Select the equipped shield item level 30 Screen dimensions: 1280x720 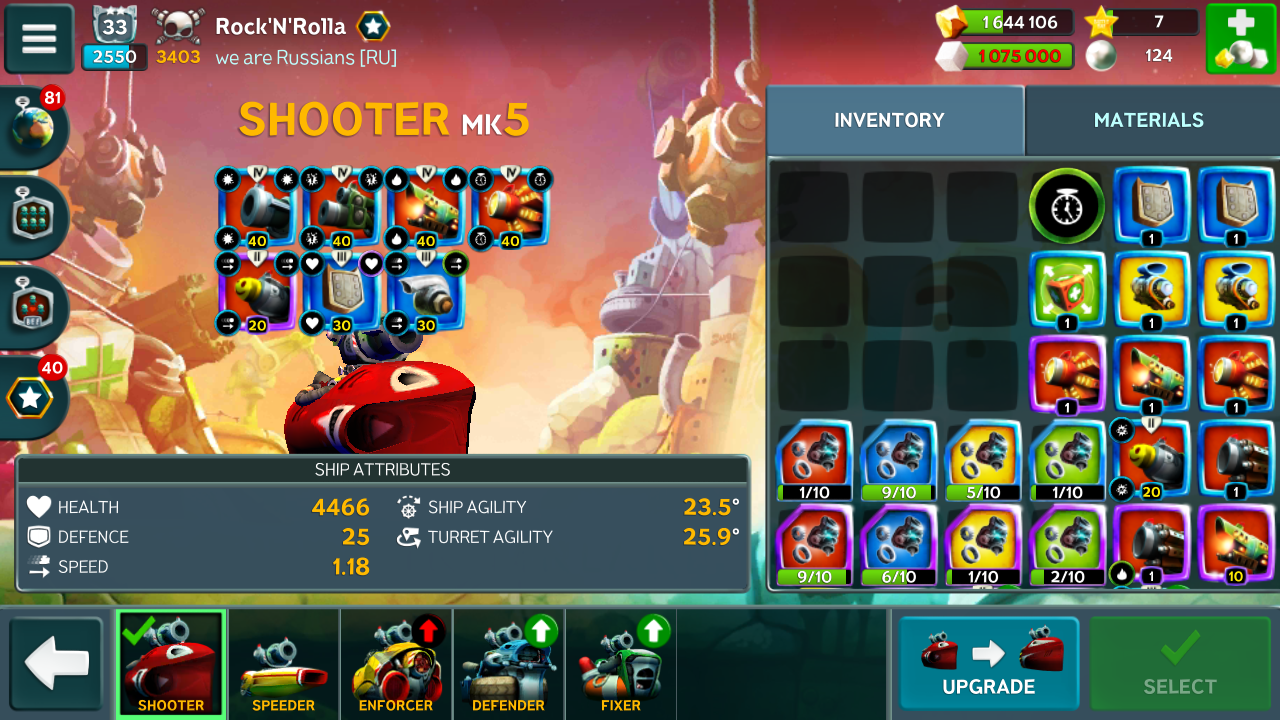pos(342,292)
